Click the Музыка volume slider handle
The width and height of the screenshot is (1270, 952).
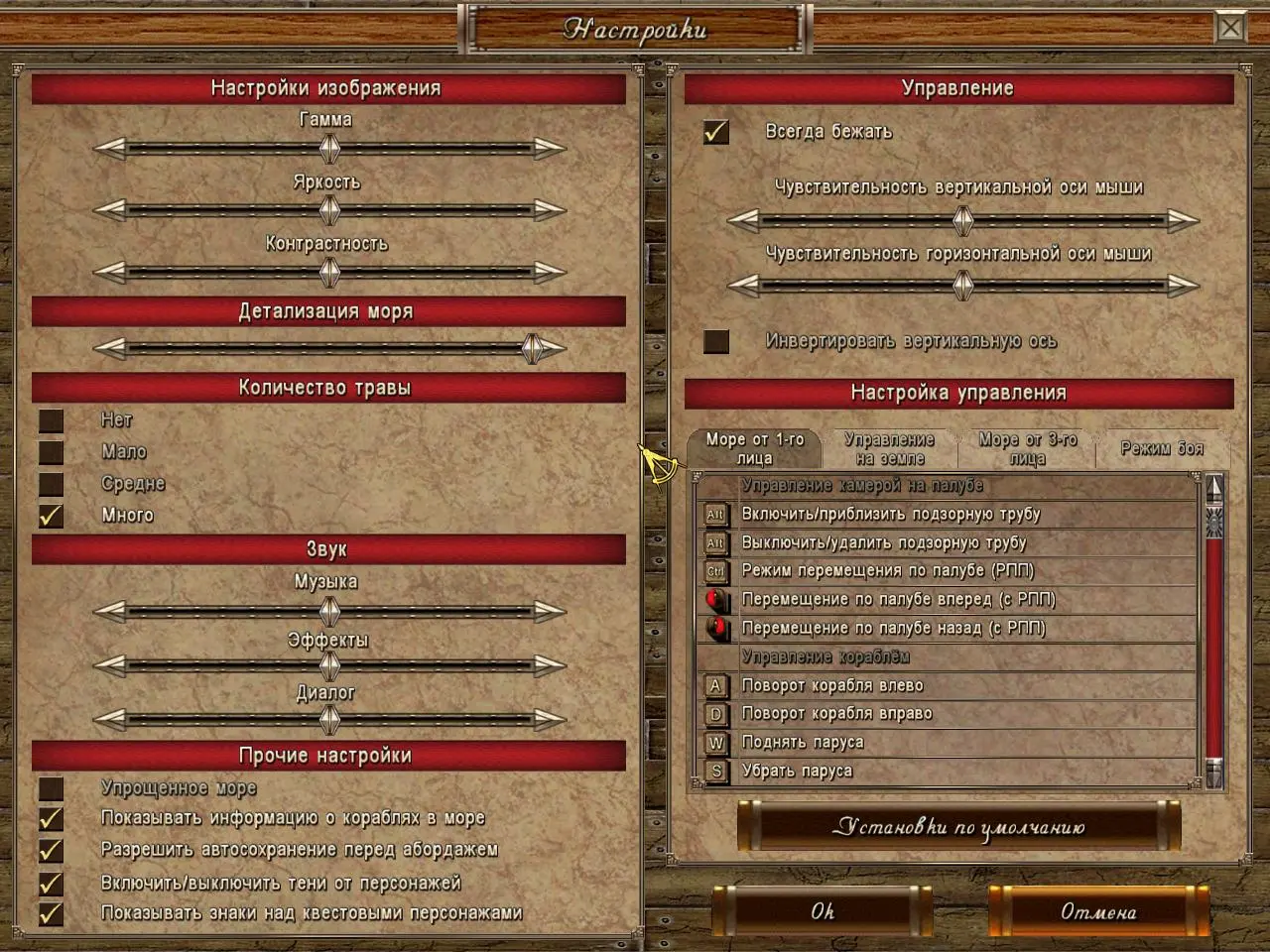click(329, 611)
